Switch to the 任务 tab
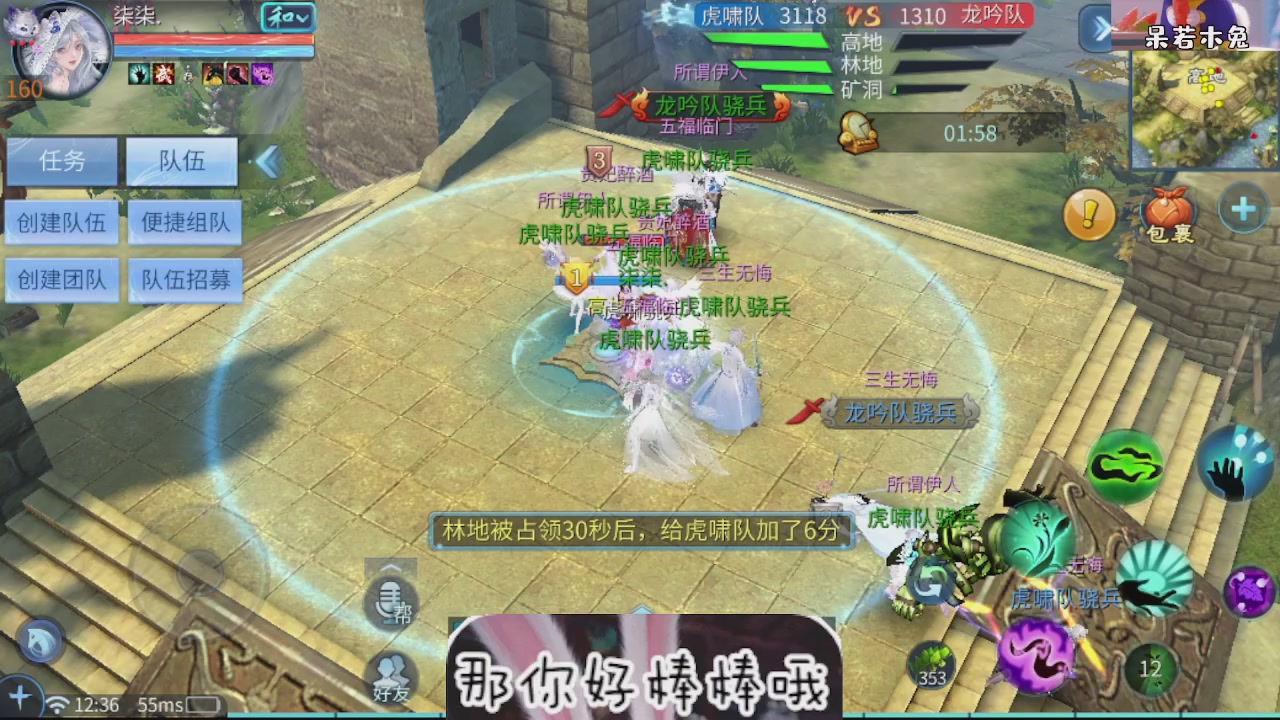 pyautogui.click(x=61, y=161)
